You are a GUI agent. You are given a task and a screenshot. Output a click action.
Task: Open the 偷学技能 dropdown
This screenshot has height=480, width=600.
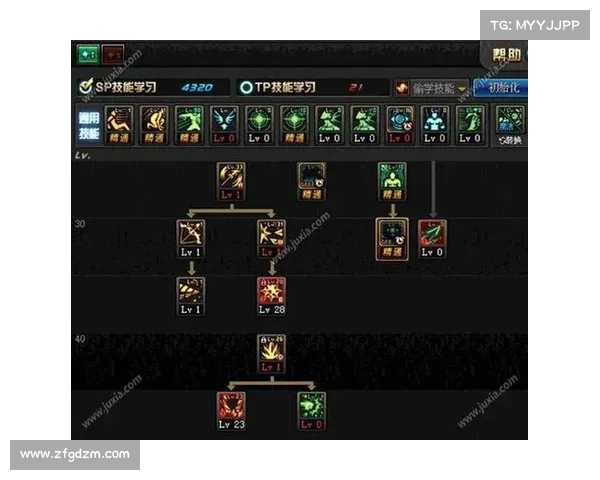pos(432,88)
